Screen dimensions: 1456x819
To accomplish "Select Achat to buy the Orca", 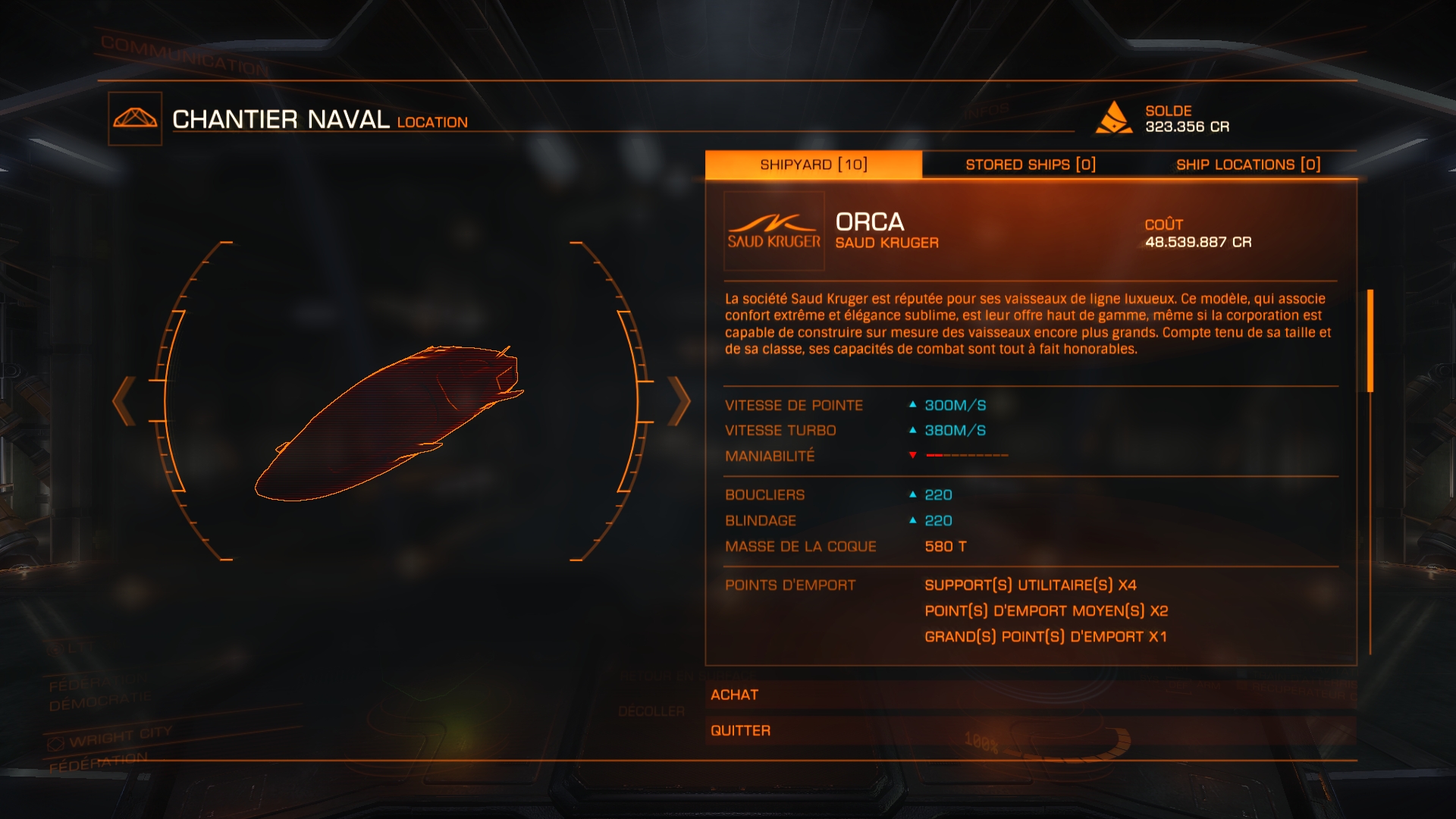I will click(1030, 695).
